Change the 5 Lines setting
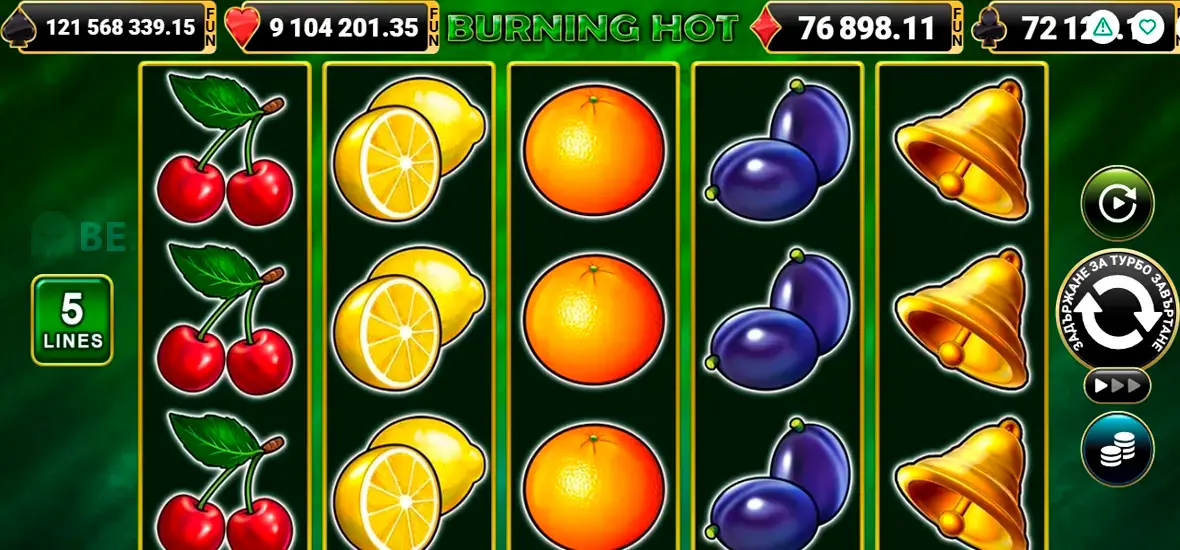This screenshot has height=550, width=1180. pos(72,320)
